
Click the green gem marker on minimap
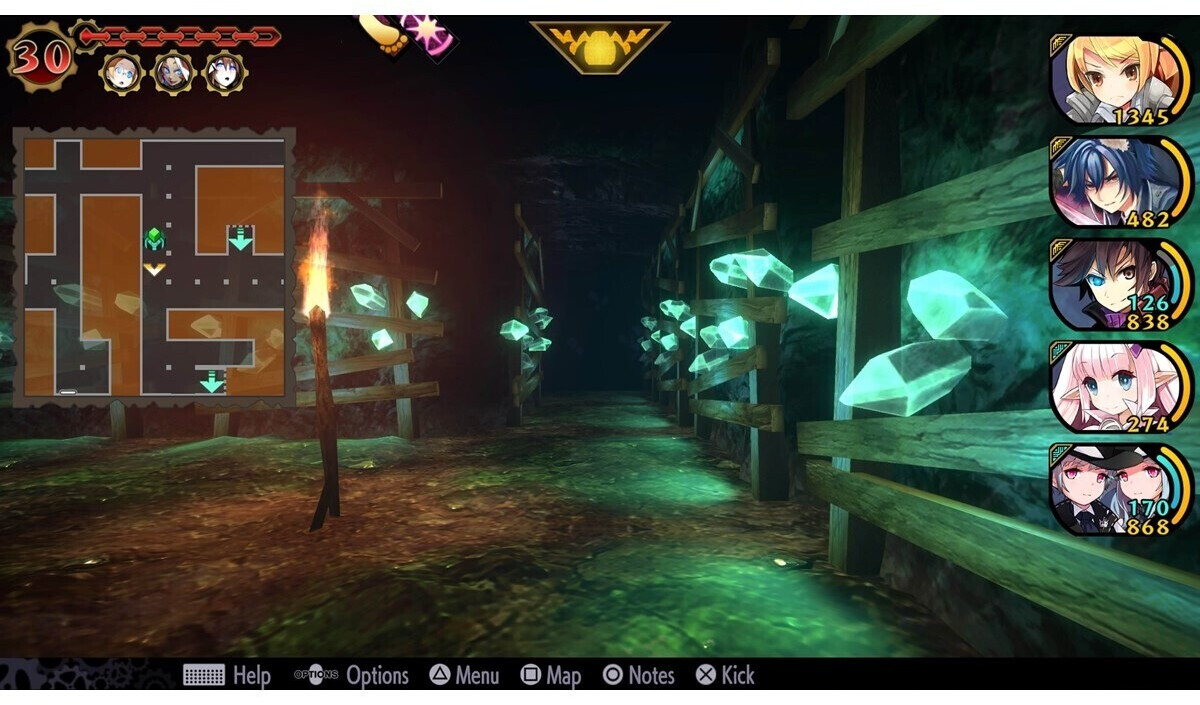[x=154, y=238]
